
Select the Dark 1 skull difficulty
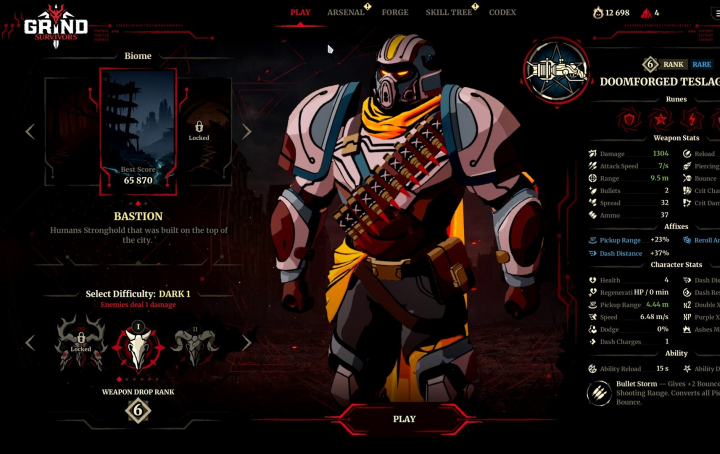coord(137,345)
